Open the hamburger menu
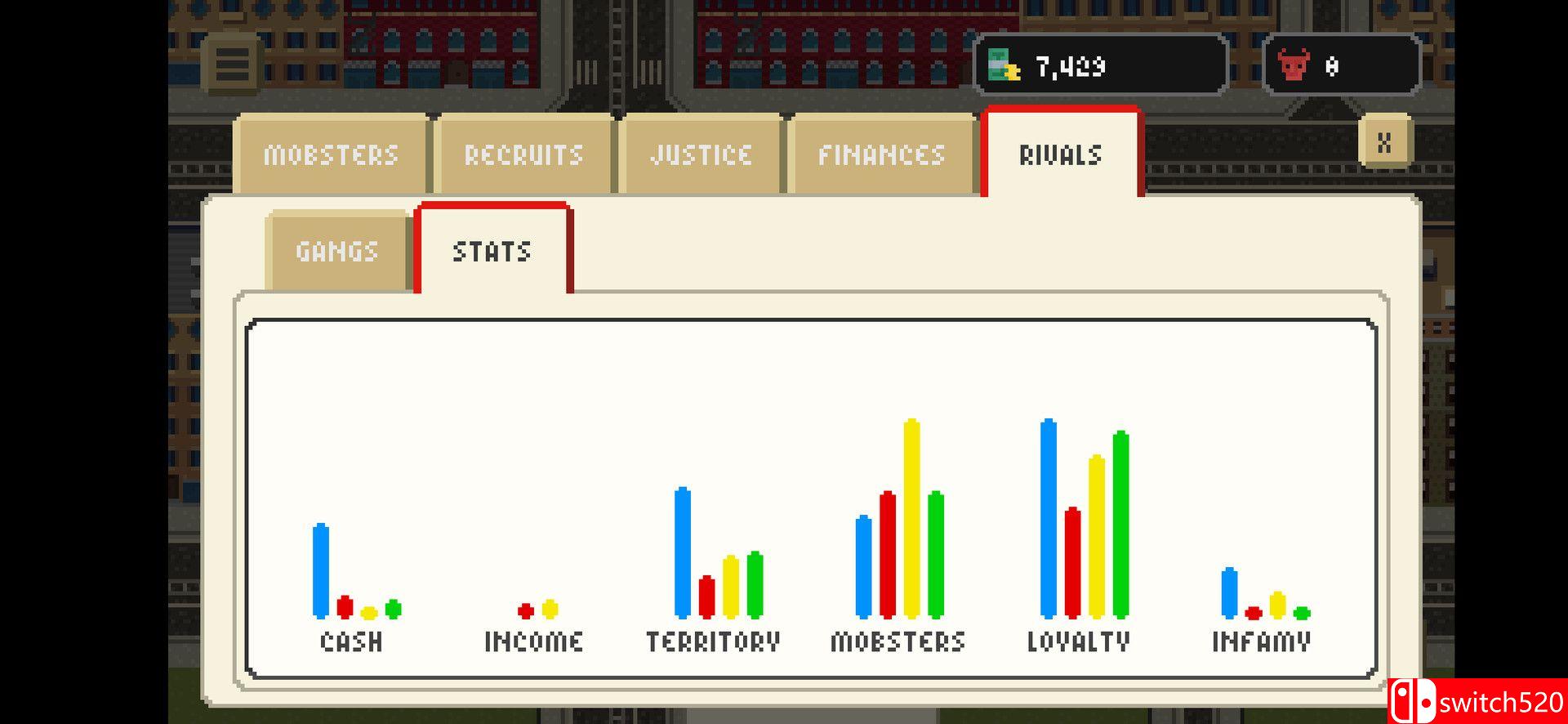 coord(233,65)
